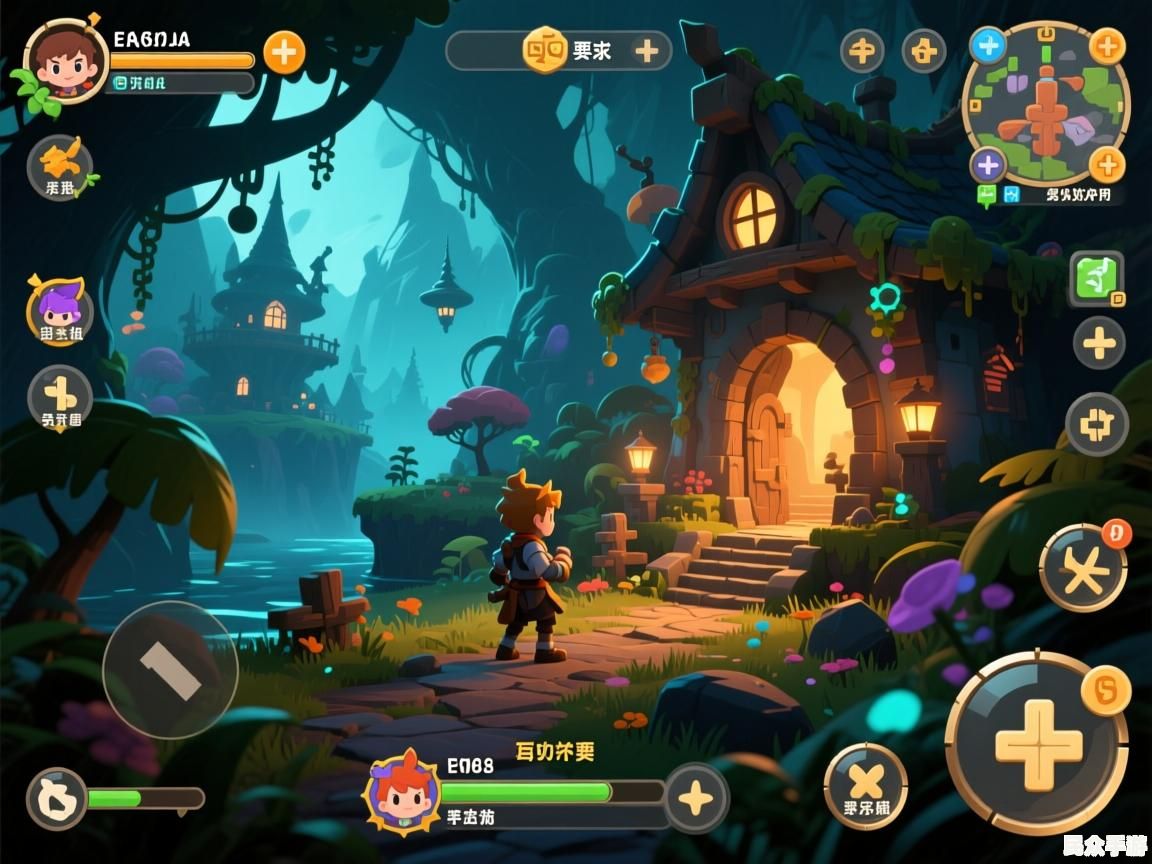1152x864 pixels.
Task: Open the circular minimap
Action: pyautogui.click(x=1046, y=104)
